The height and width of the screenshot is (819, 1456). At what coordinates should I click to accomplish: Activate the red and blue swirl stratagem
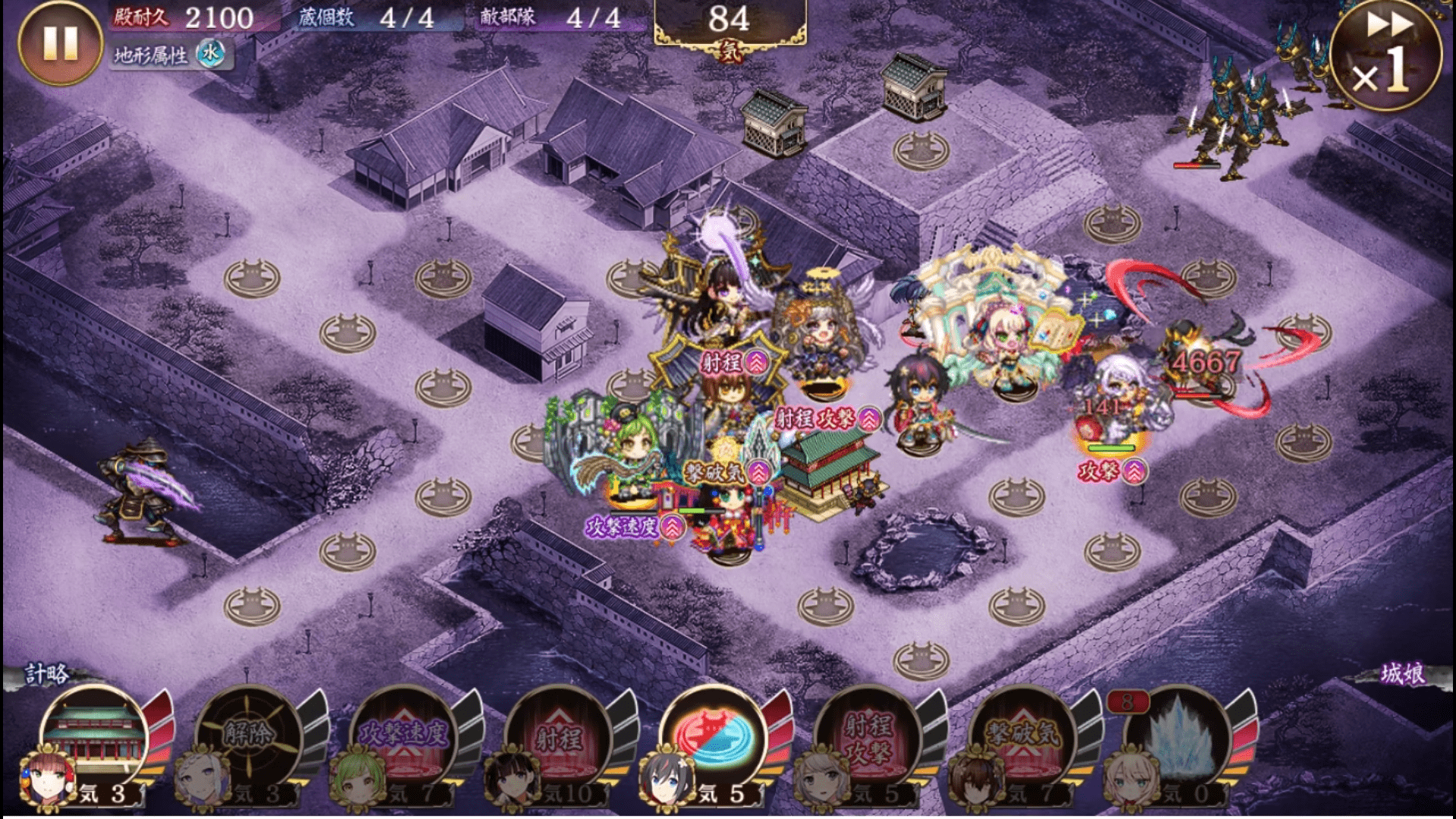click(x=713, y=734)
